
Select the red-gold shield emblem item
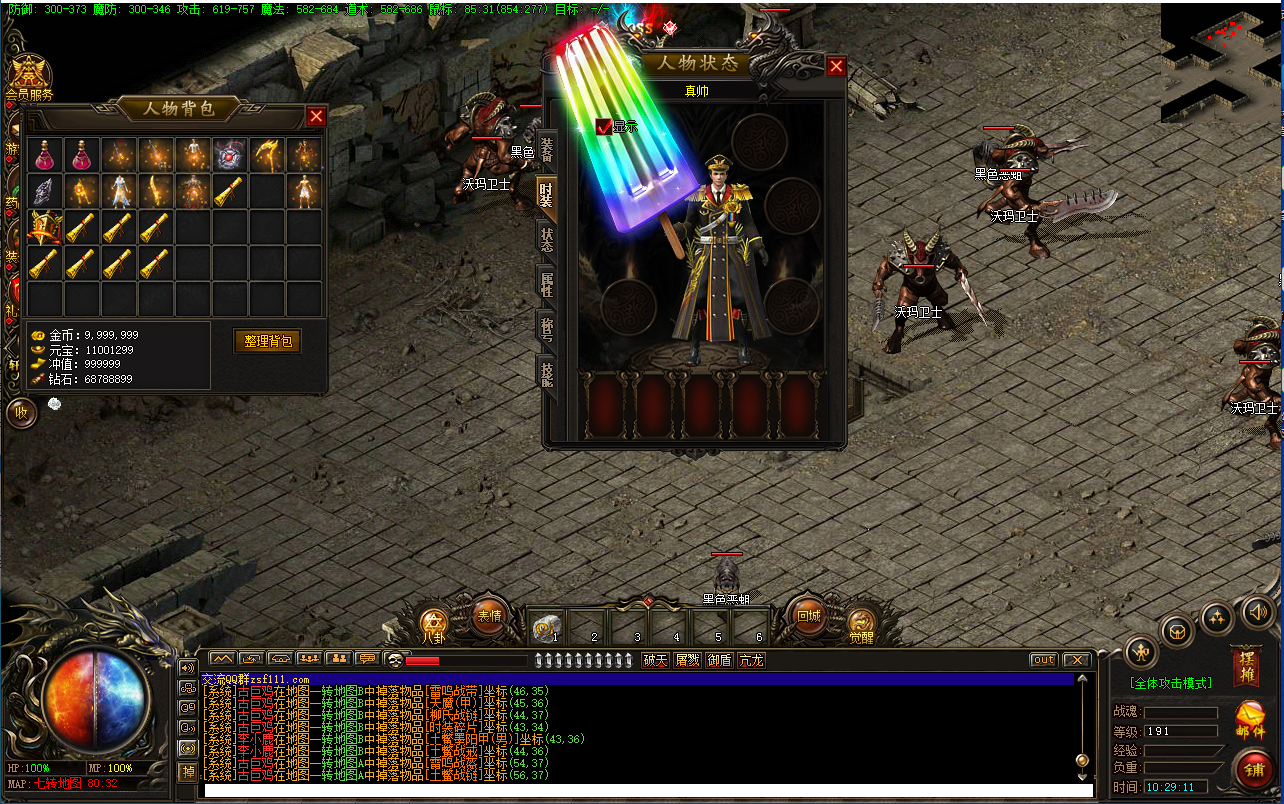[x=45, y=228]
